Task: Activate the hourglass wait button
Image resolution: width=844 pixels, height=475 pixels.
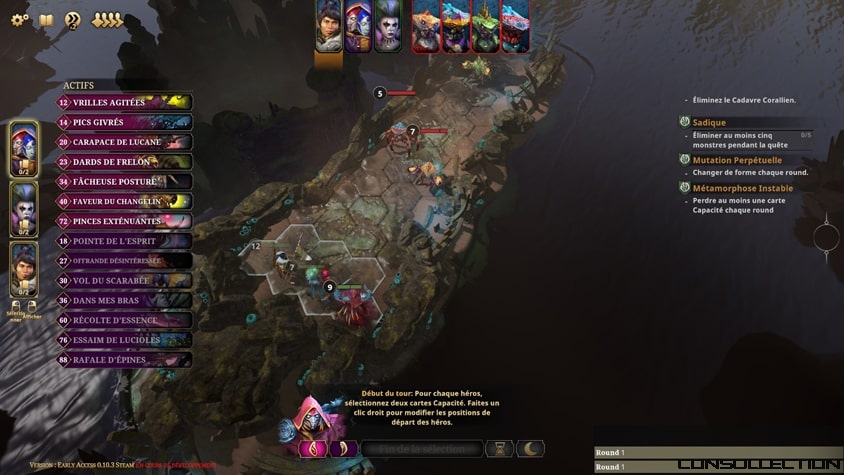Action: [x=498, y=449]
